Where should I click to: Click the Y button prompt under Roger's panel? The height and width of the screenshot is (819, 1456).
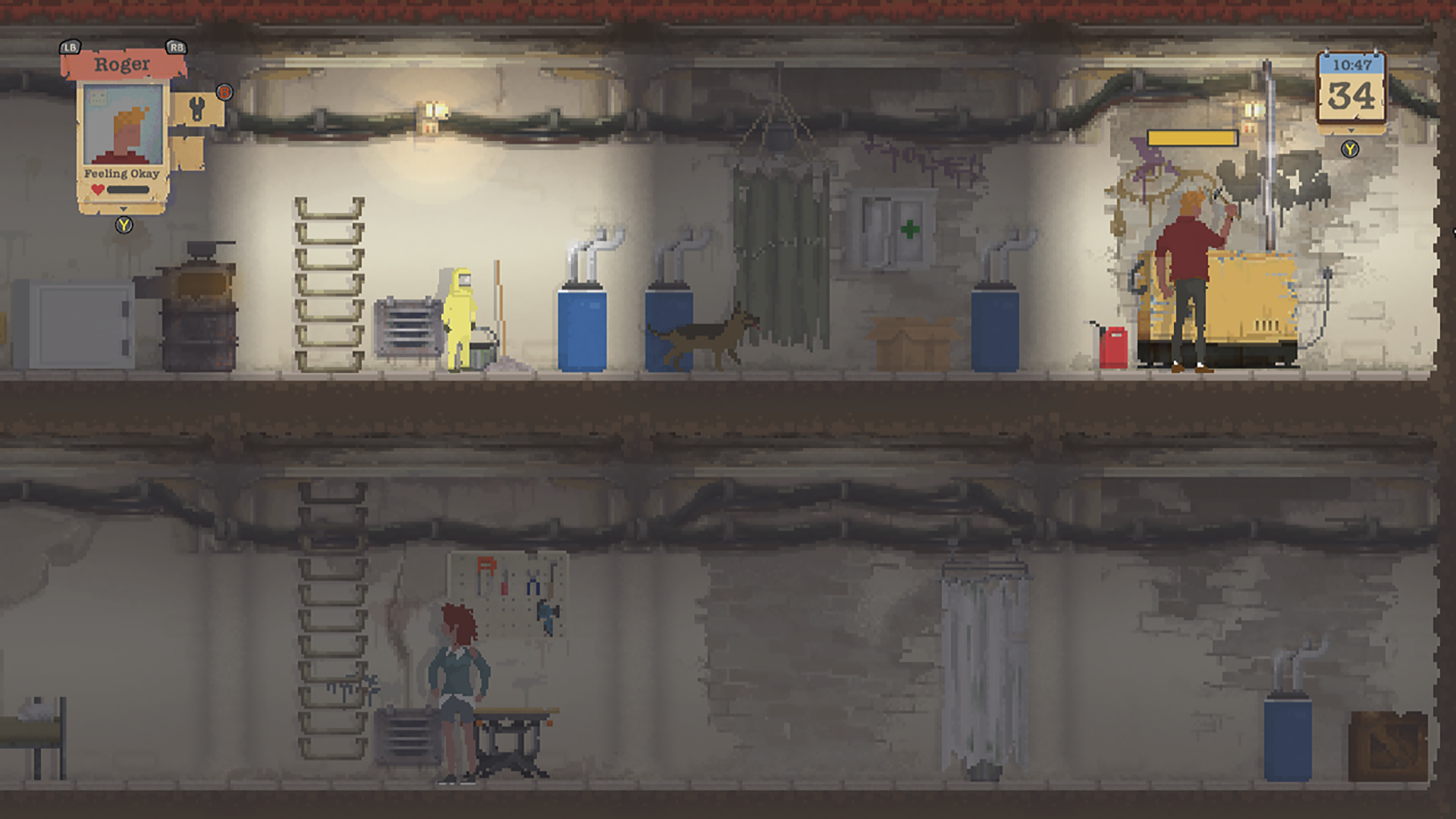pos(123,226)
